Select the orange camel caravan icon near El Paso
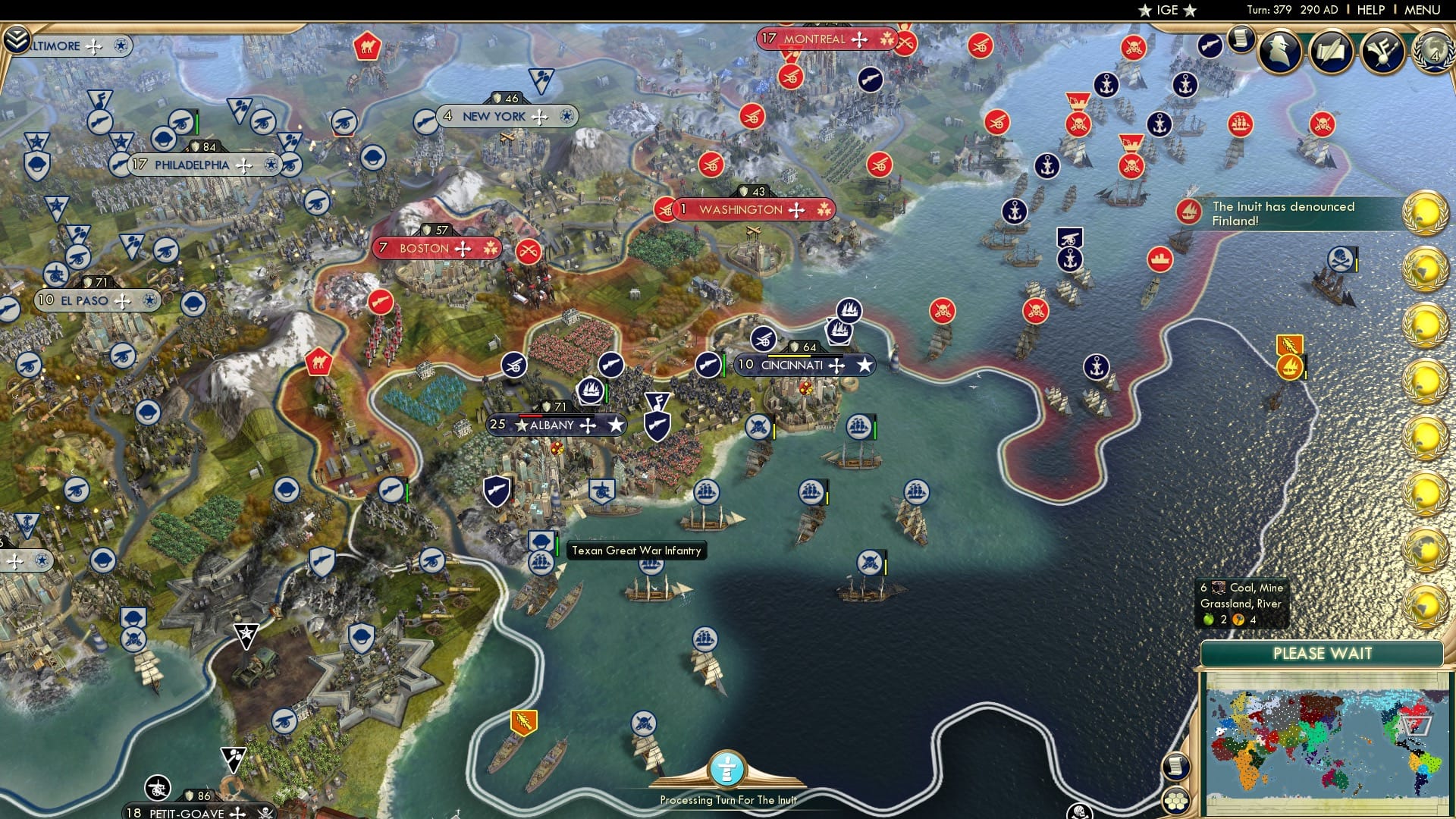This screenshot has width=1456, height=819. pos(320,362)
